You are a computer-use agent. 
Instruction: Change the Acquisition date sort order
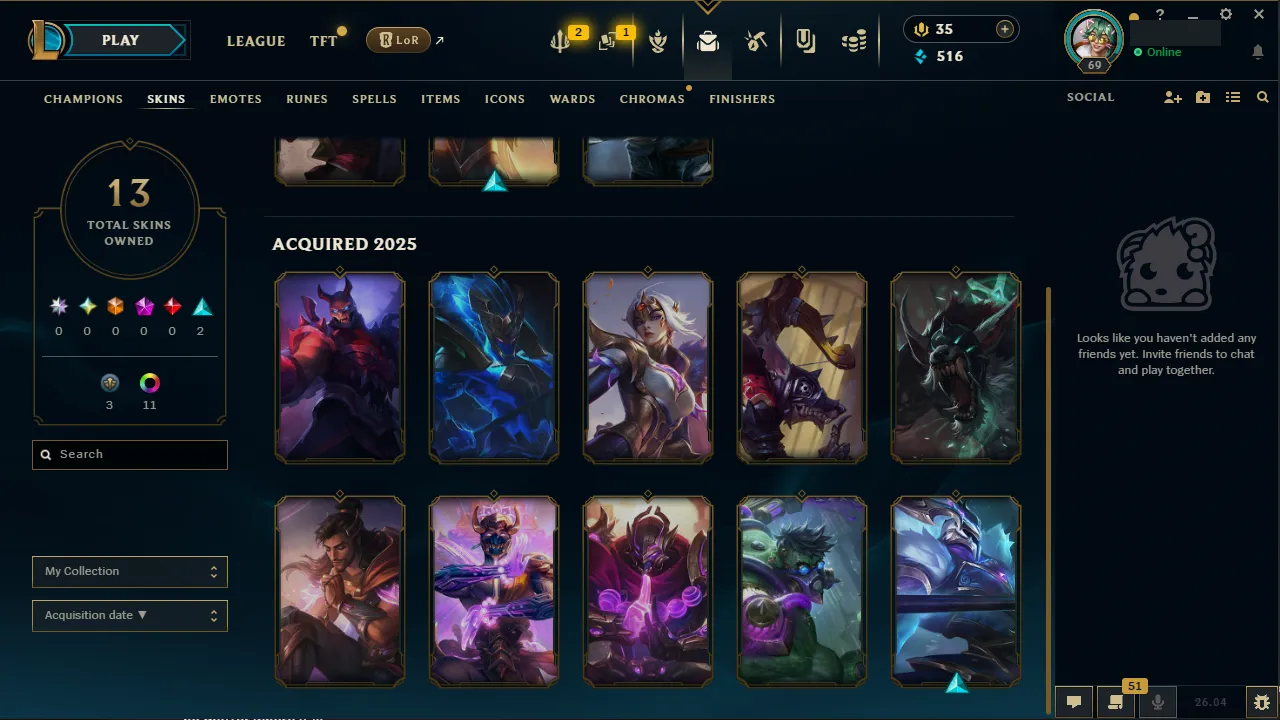point(129,615)
